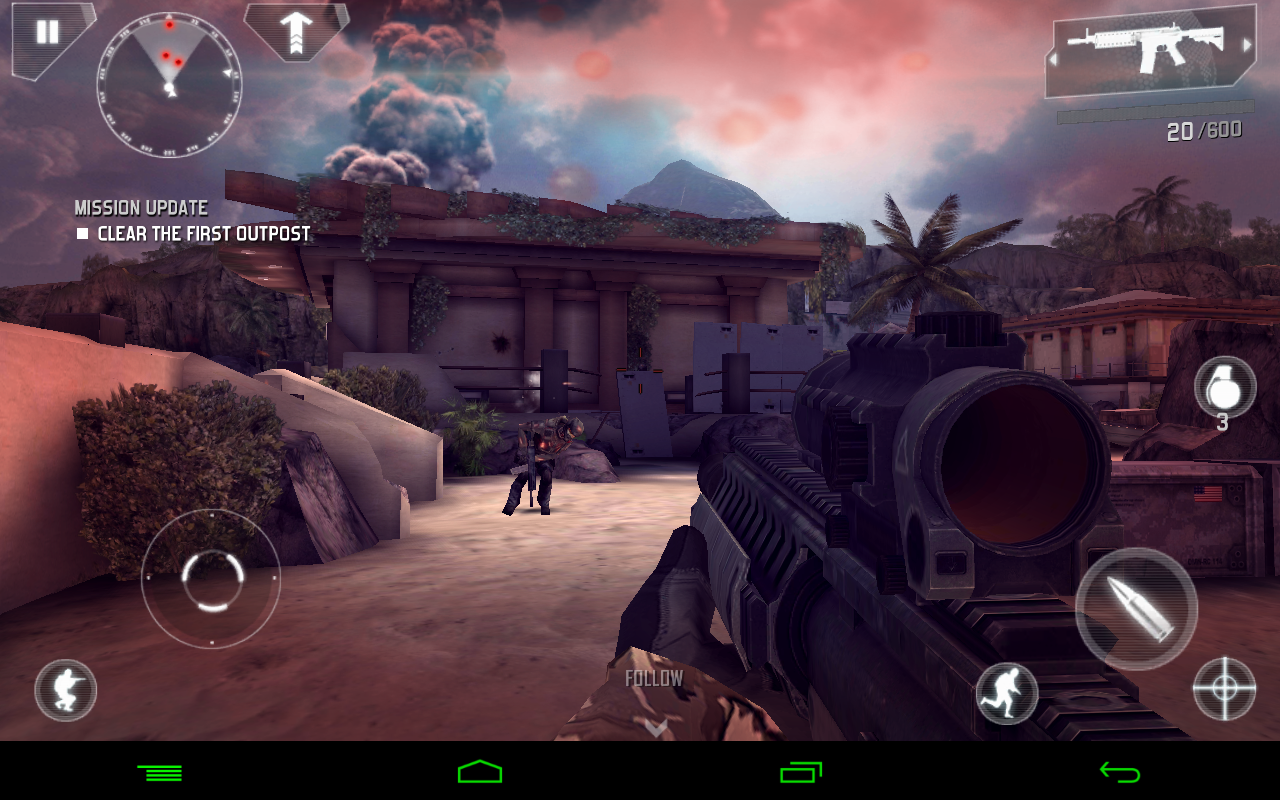Toggle crouch stance

(x=66, y=691)
